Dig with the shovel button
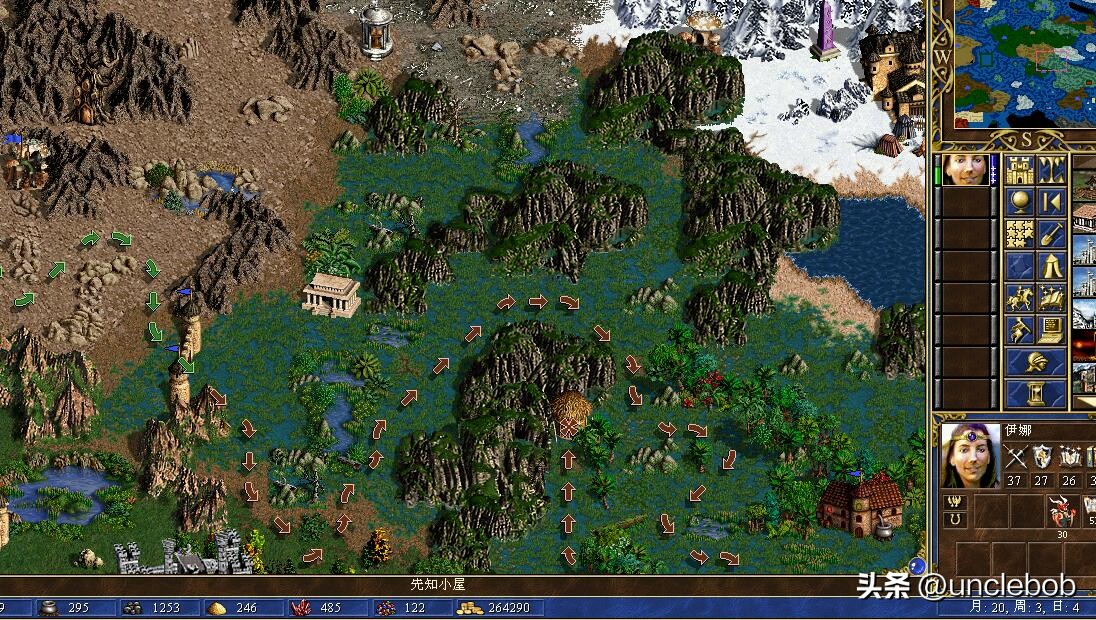Viewport: 1096px width, 620px height. [1051, 234]
